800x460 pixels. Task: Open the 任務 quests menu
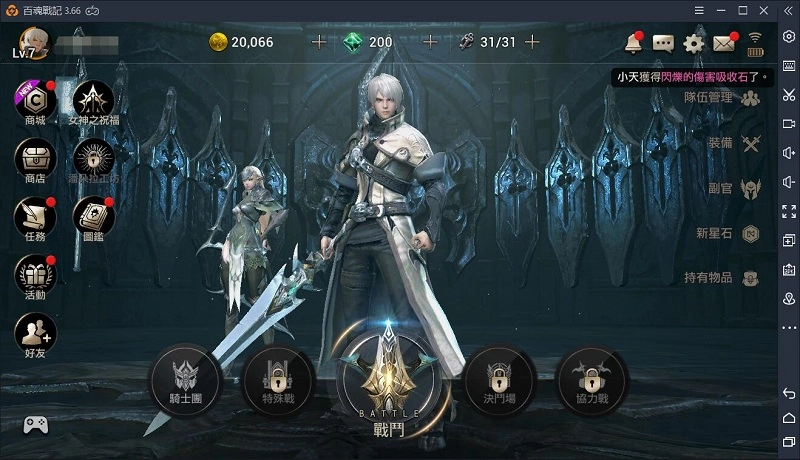tap(35, 217)
